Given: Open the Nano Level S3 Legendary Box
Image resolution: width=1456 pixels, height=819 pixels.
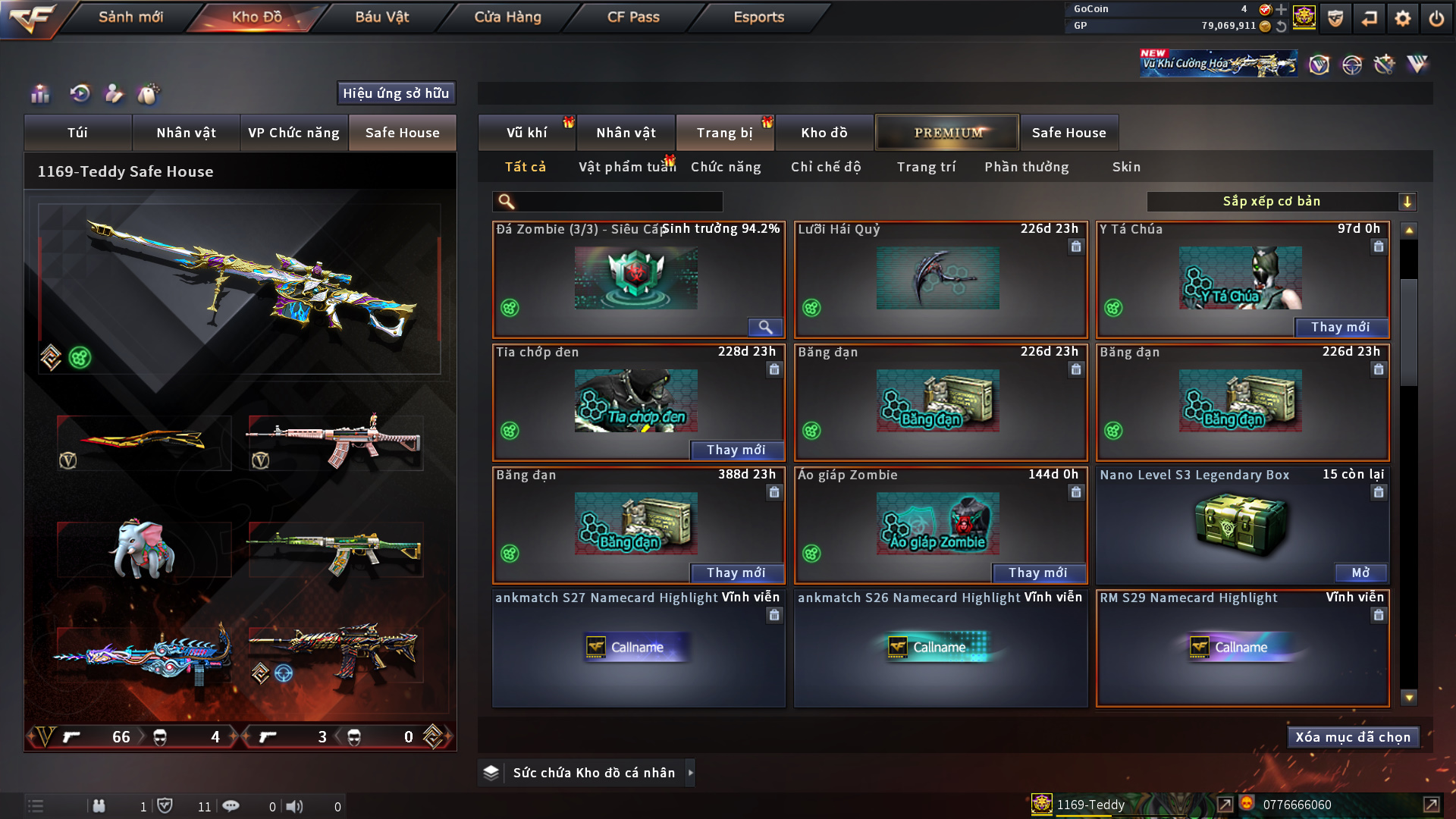Looking at the screenshot, I should 1360,573.
